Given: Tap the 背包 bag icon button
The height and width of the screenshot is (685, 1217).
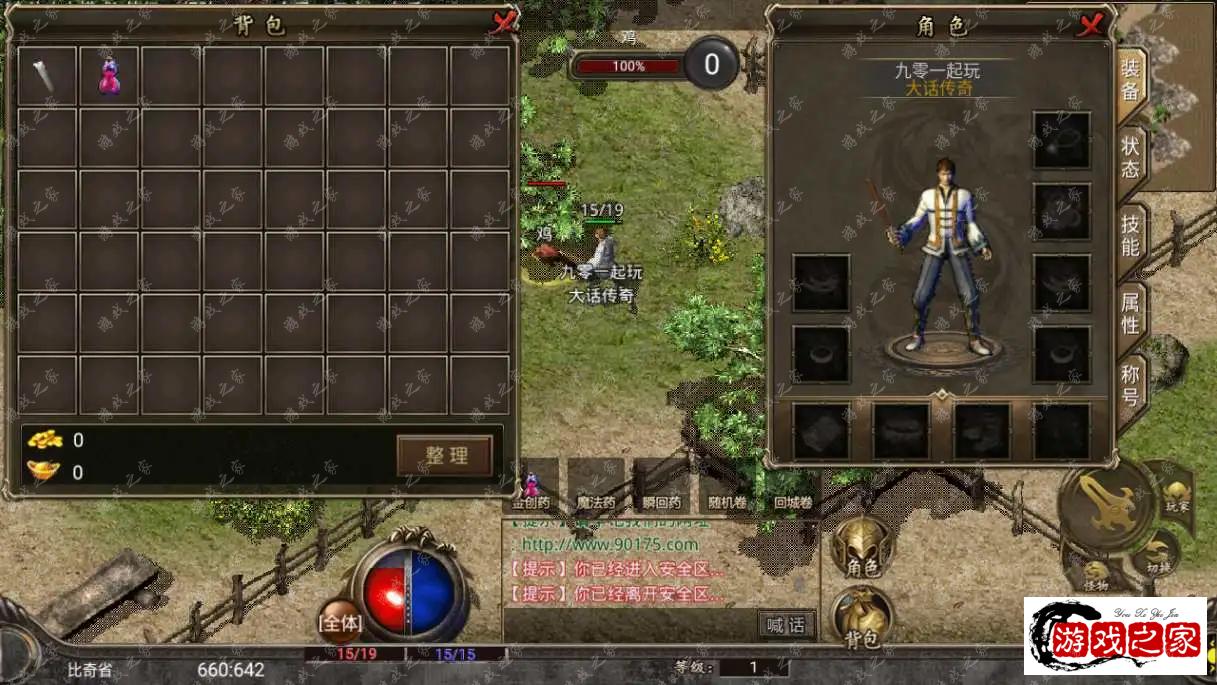Looking at the screenshot, I should click(862, 616).
